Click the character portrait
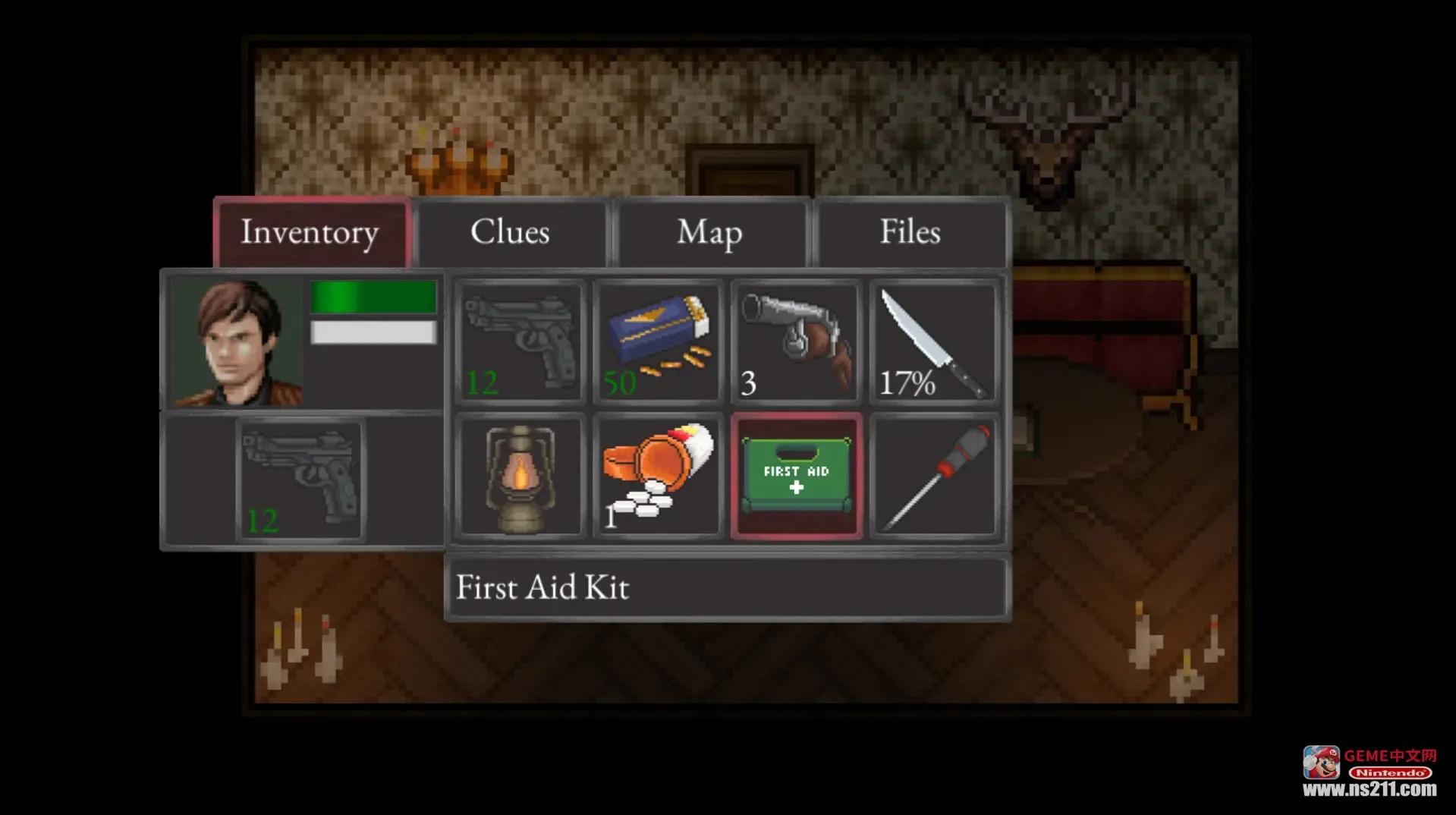Screen dimensions: 1456x815 [237, 341]
